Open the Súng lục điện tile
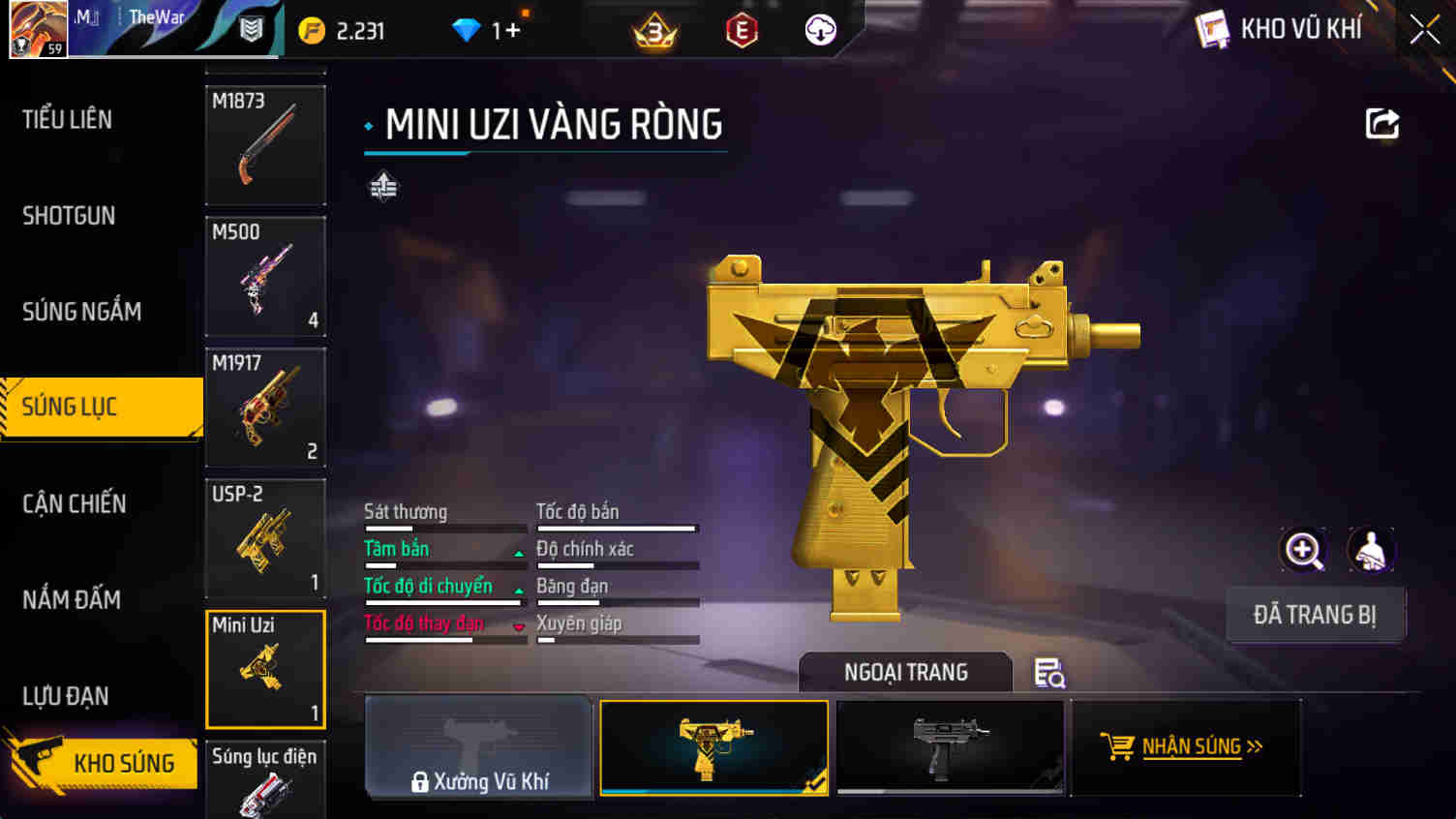Image resolution: width=1456 pixels, height=819 pixels. (265, 779)
